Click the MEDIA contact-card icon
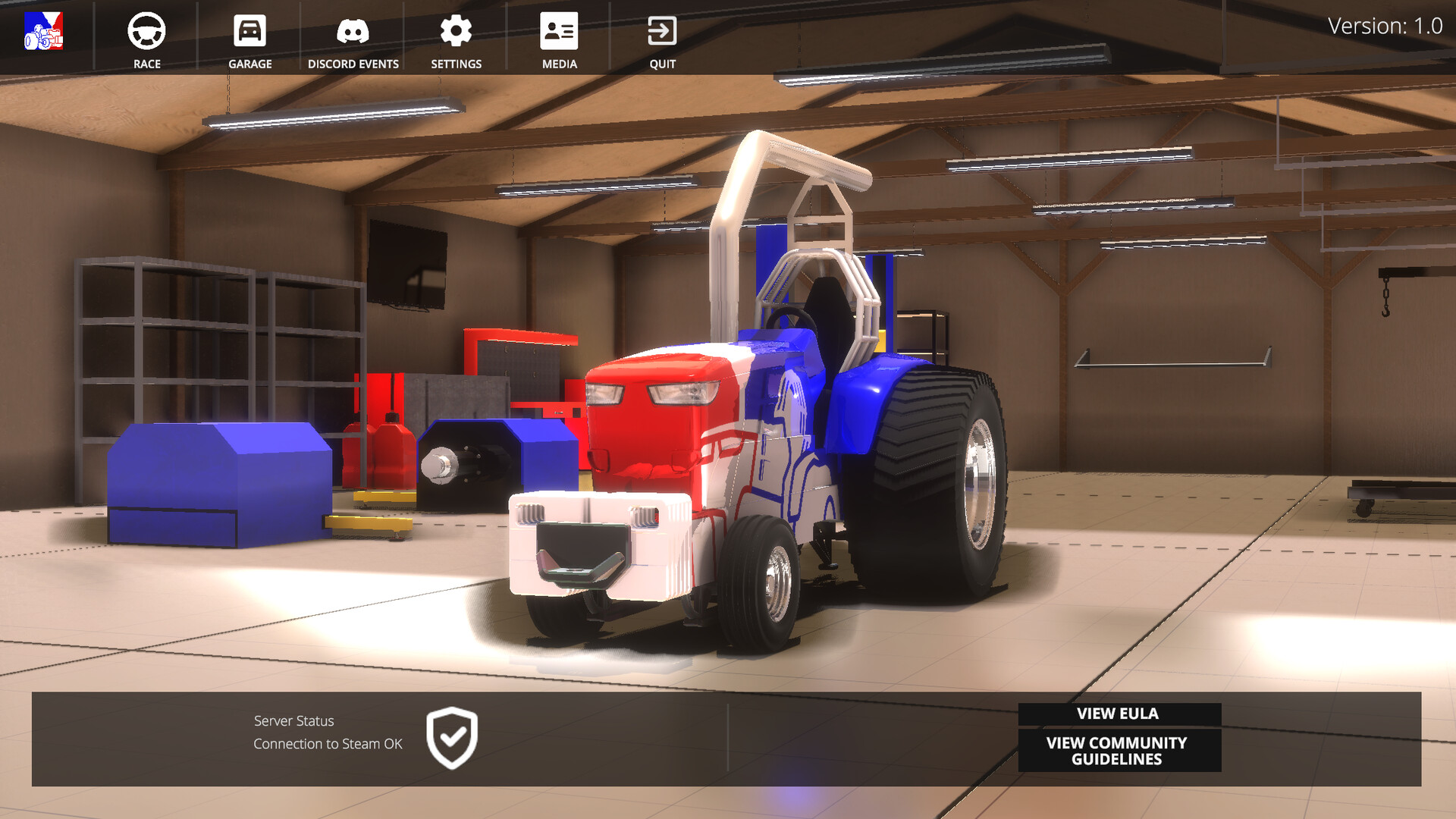Screen dimensions: 1456x819 (559, 30)
